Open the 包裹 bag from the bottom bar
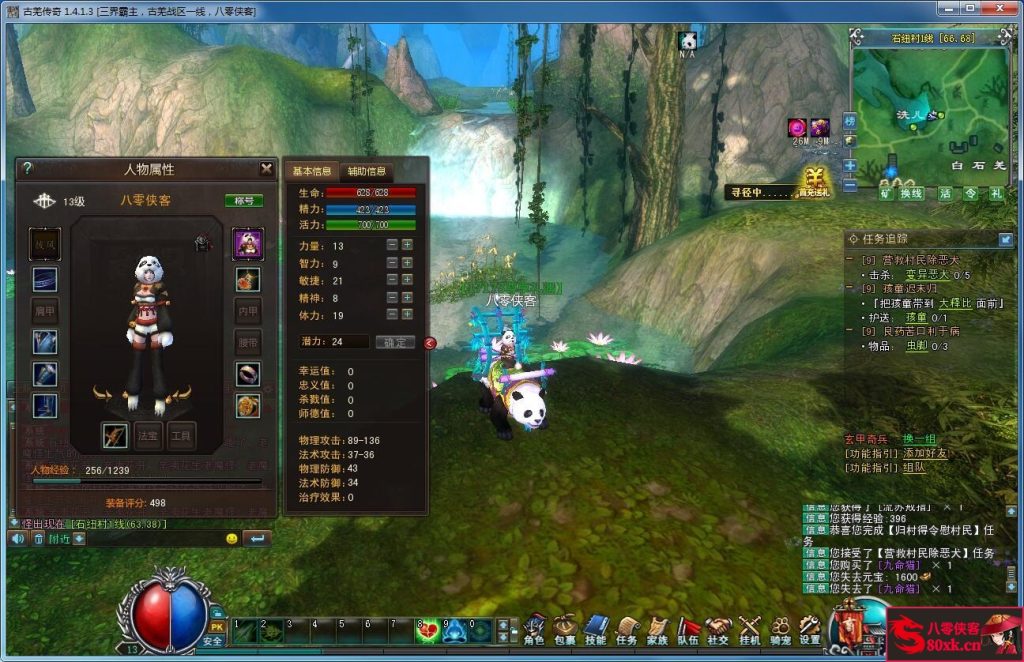 565,630
